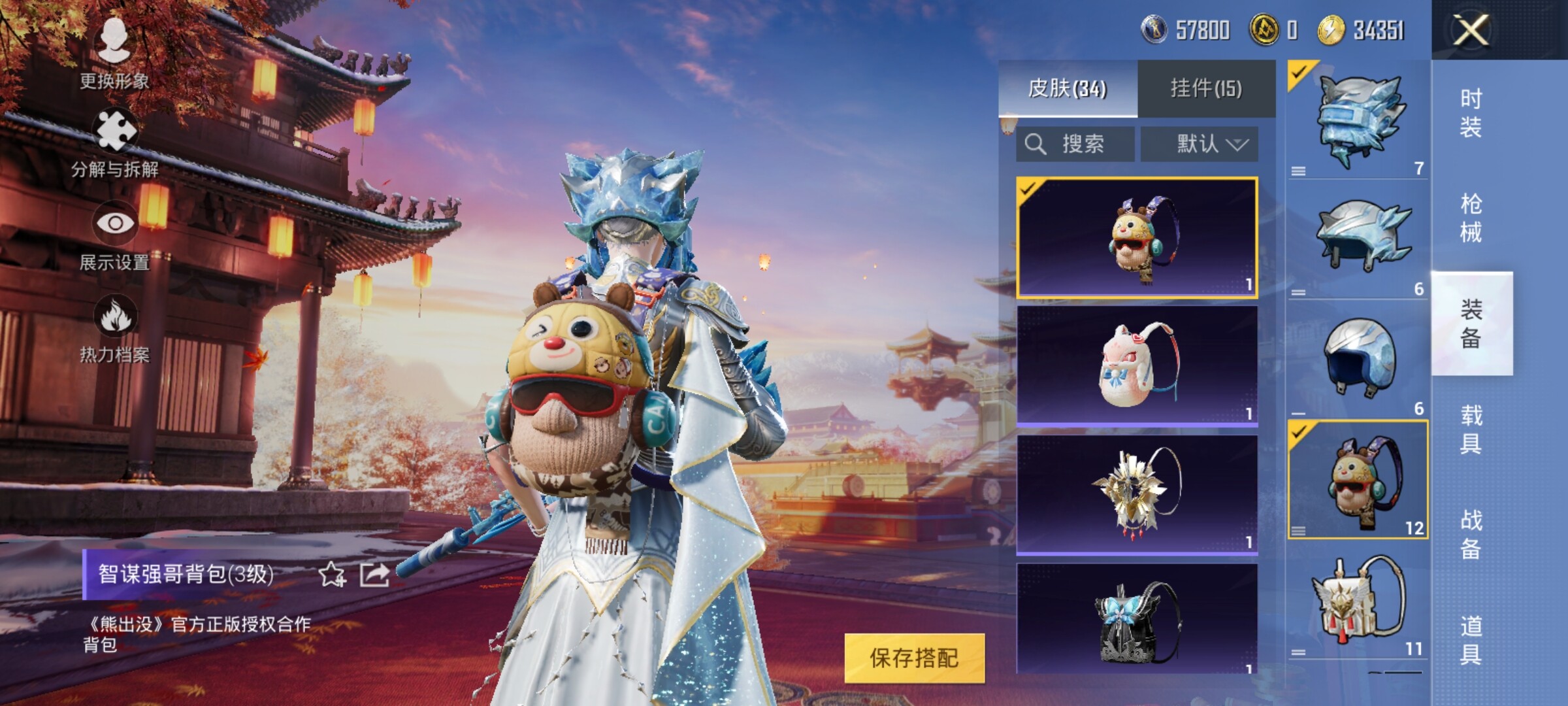Open 更换形象 change appearance
Viewport: 1568px width, 706px height.
point(114,52)
